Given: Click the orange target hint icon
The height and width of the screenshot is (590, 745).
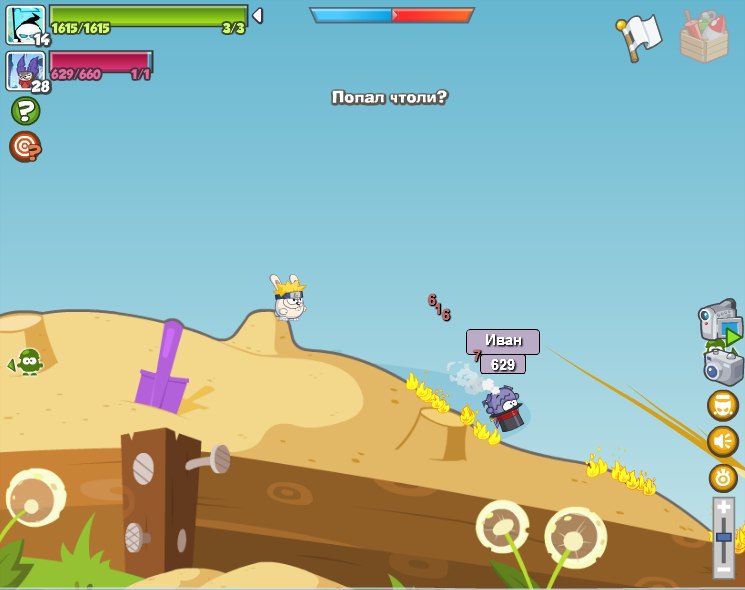Looking at the screenshot, I should (25, 147).
